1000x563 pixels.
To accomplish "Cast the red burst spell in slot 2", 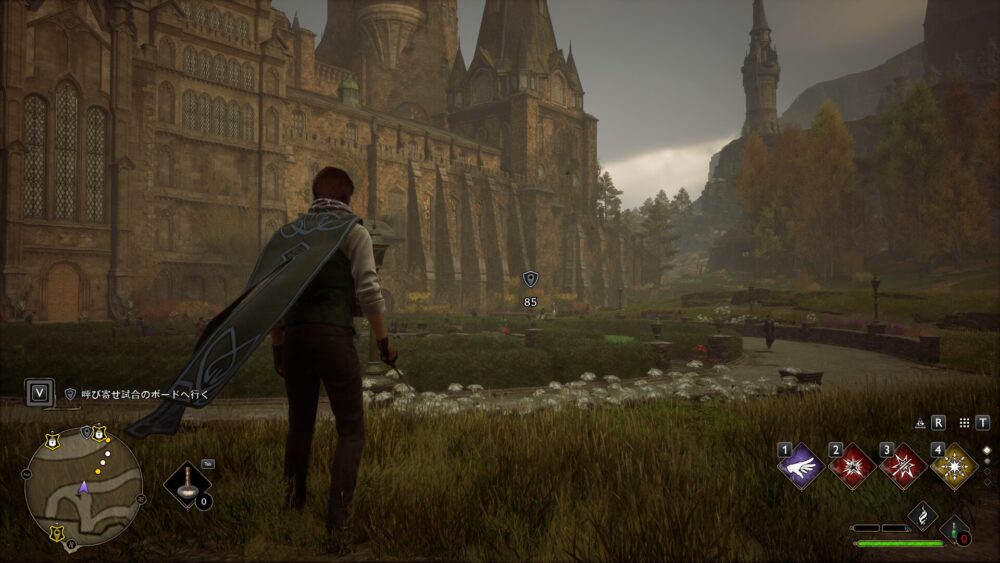I will [852, 466].
